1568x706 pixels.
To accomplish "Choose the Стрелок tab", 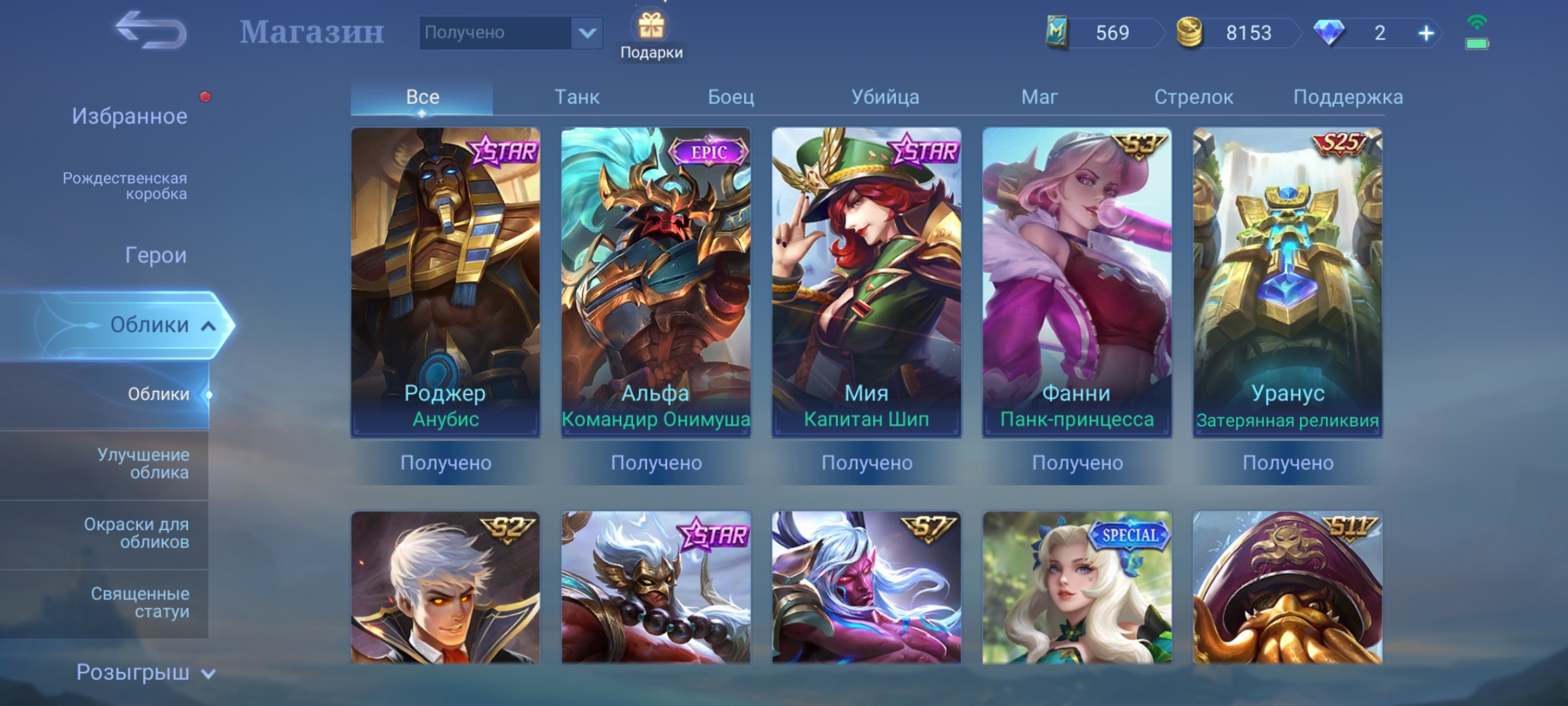I will (x=1194, y=97).
